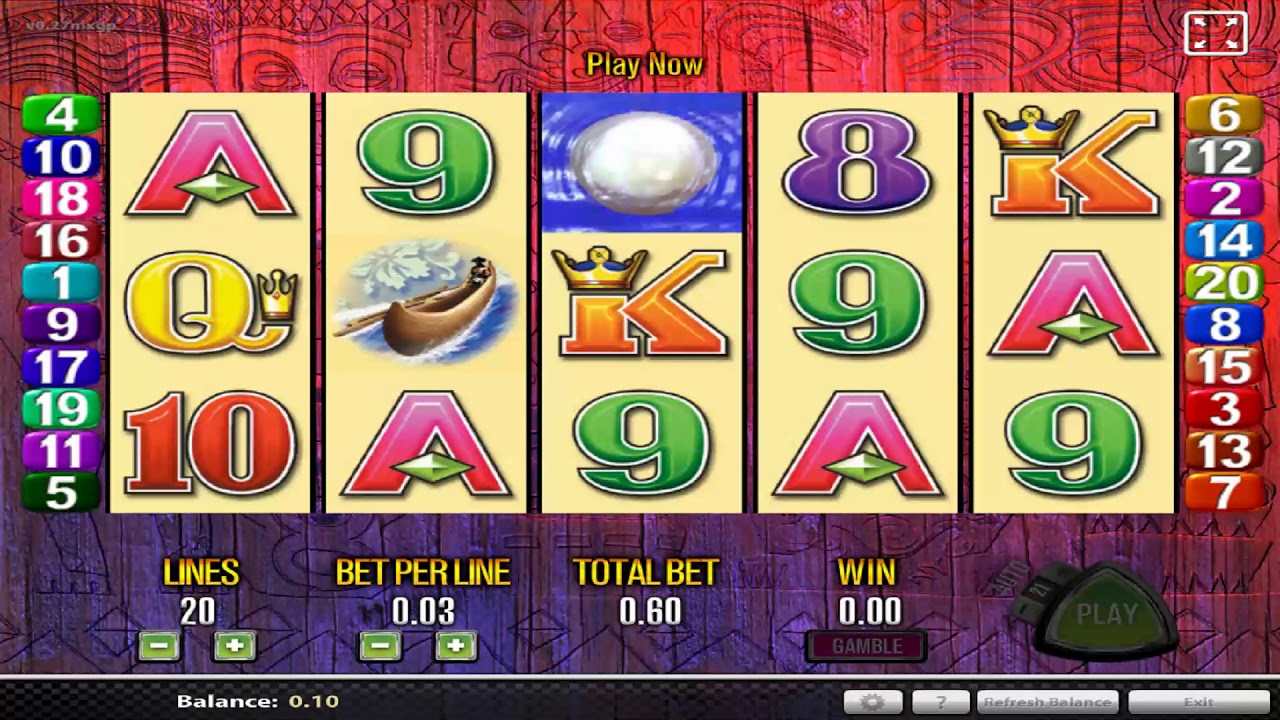The height and width of the screenshot is (720, 1280).
Task: Choose payline 7 marker
Action: tap(1224, 493)
